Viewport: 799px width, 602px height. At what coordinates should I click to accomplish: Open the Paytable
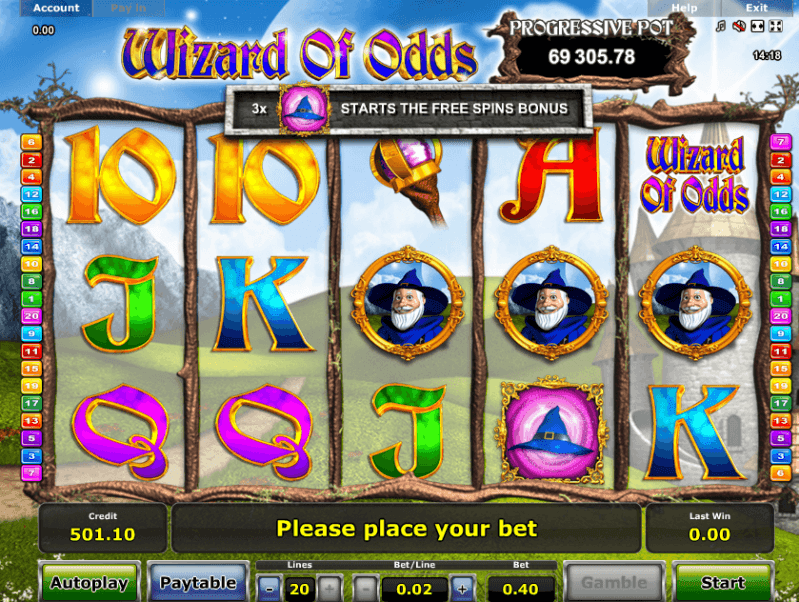pyautogui.click(x=199, y=582)
